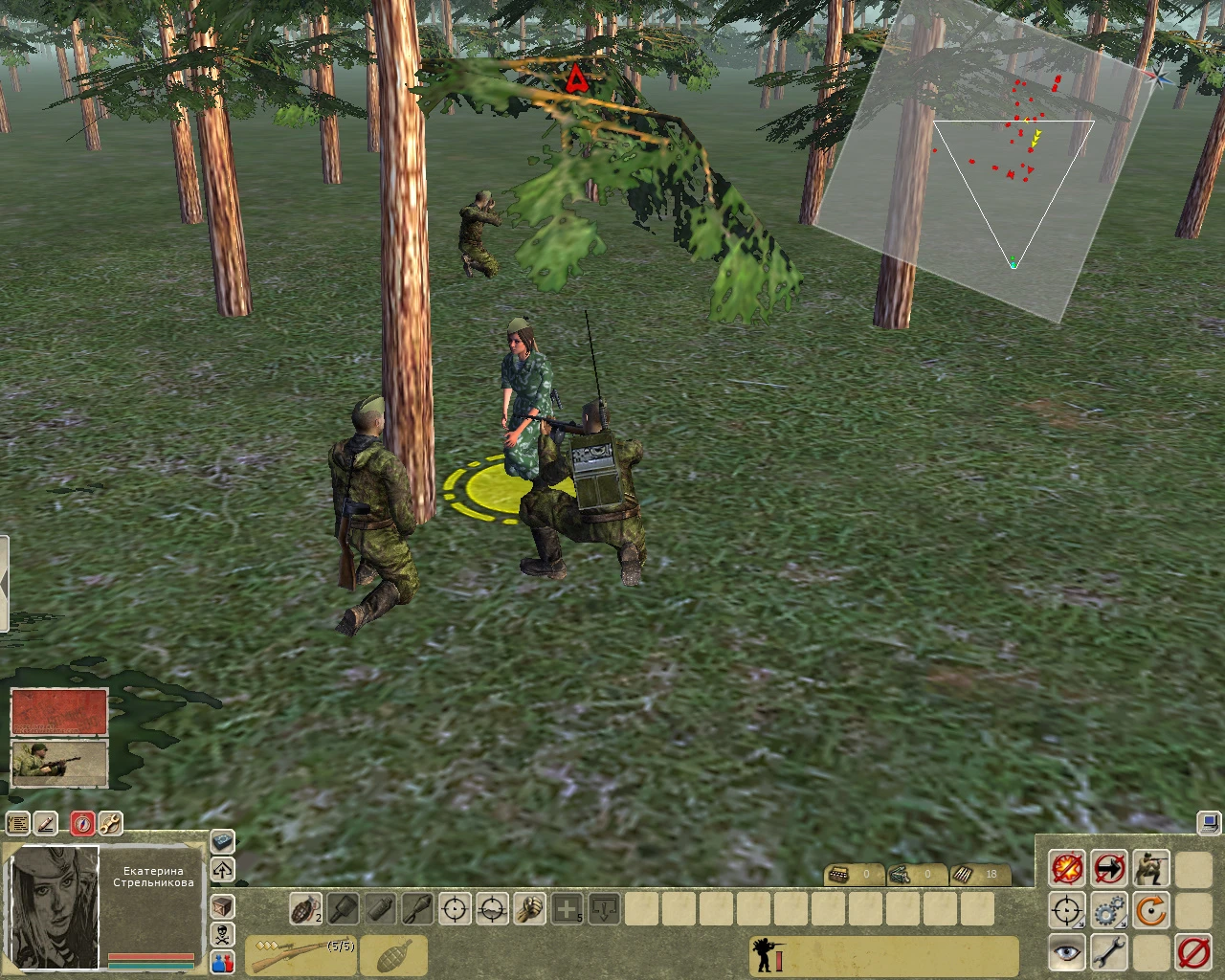Cancel the current order with Ø button
Viewport: 1225px width, 980px height.
point(1192,950)
